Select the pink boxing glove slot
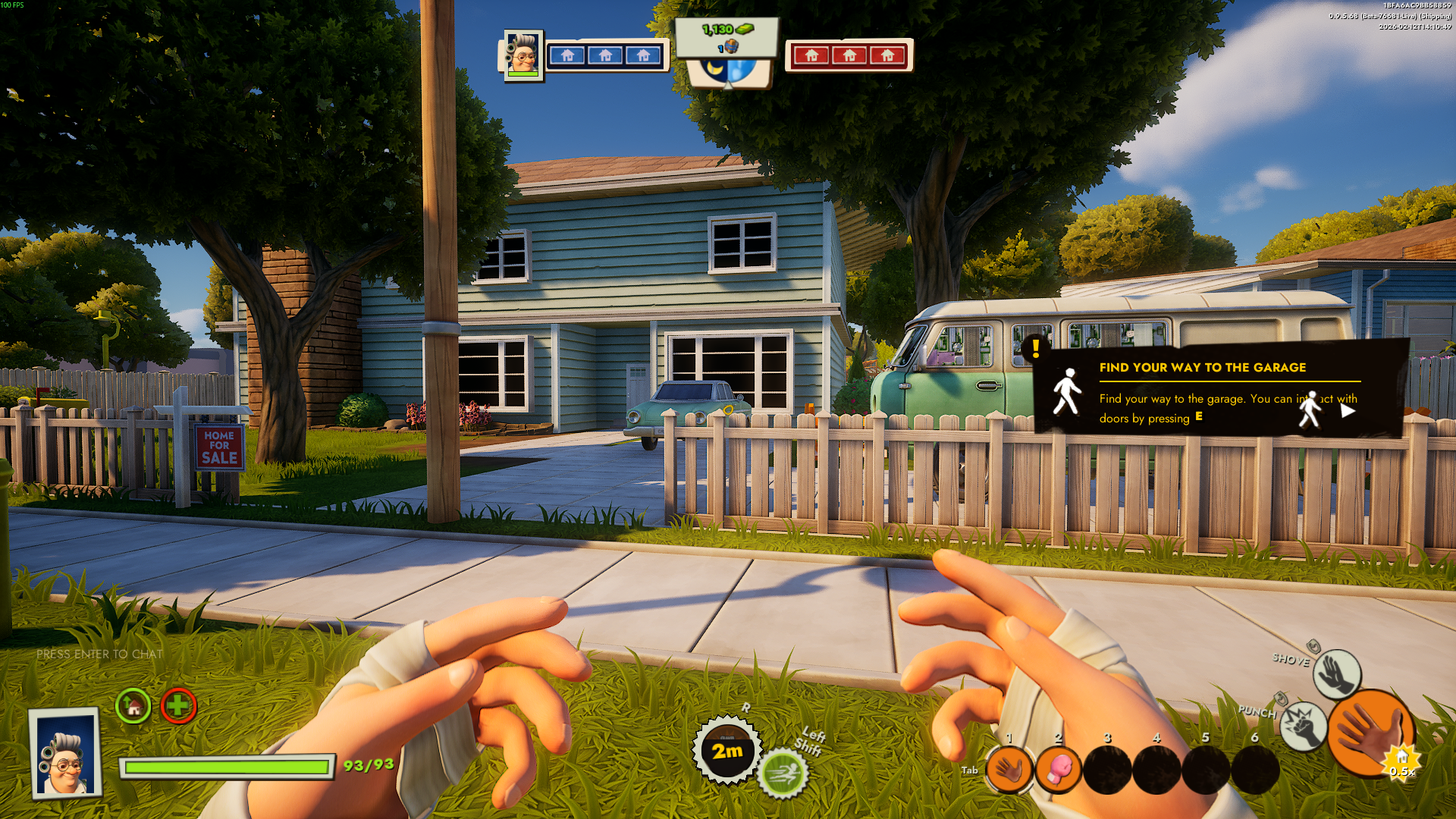The width and height of the screenshot is (1456, 819). pyautogui.click(x=1059, y=770)
